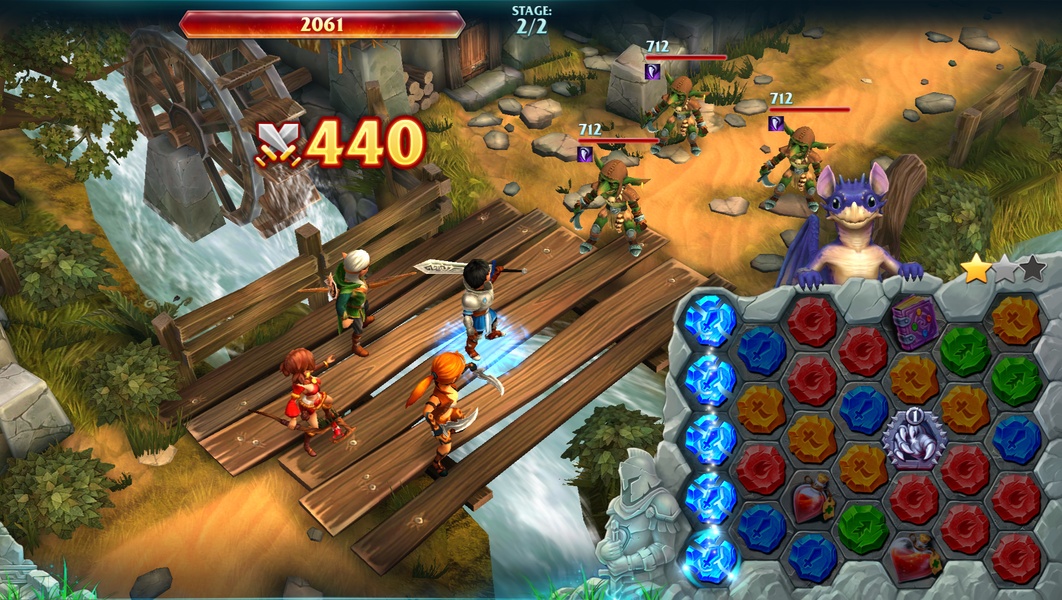Select the purple spellbook tile
This screenshot has width=1062, height=600.
[x=914, y=323]
